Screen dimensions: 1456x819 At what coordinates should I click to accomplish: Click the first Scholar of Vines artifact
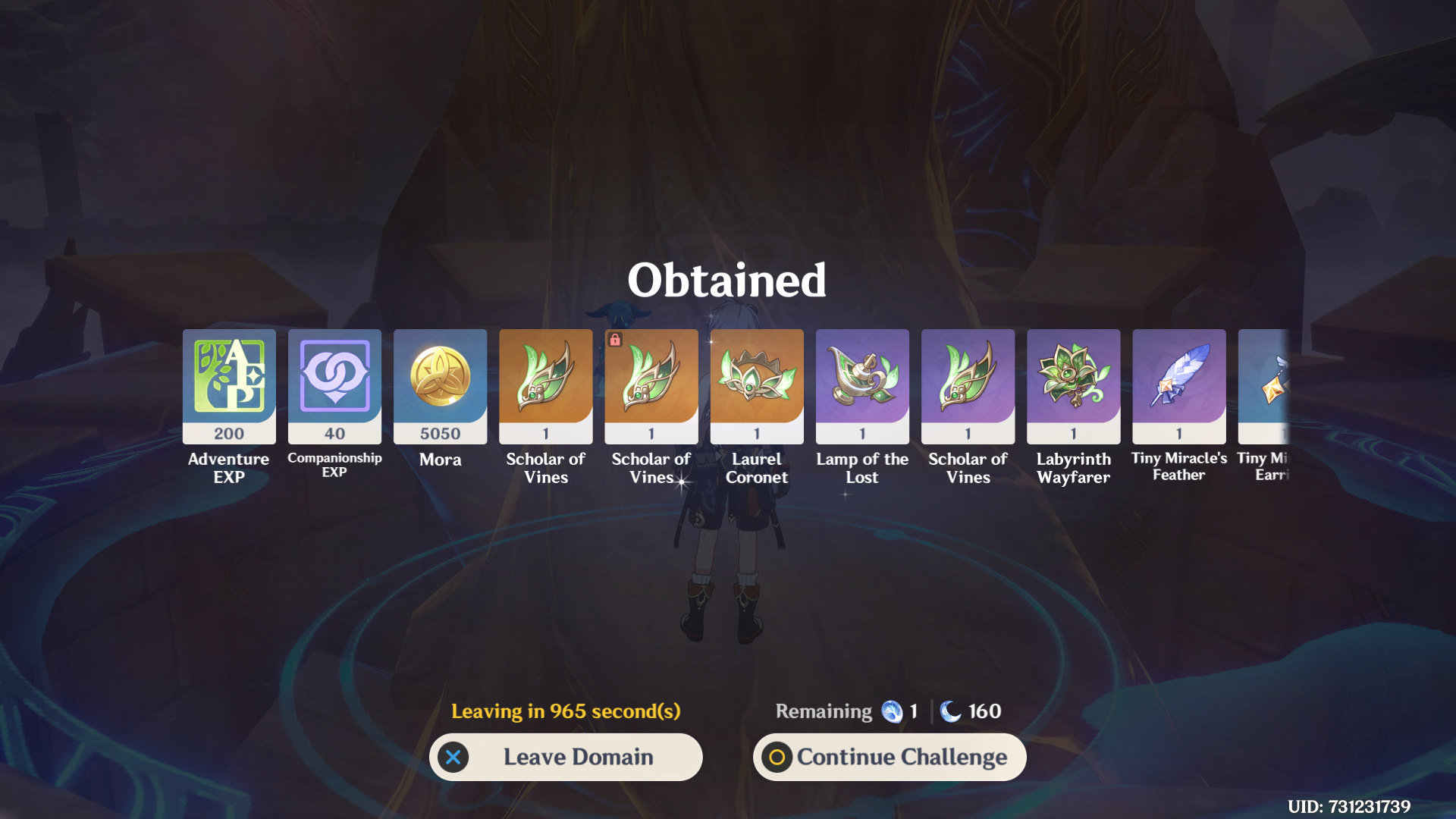545,387
